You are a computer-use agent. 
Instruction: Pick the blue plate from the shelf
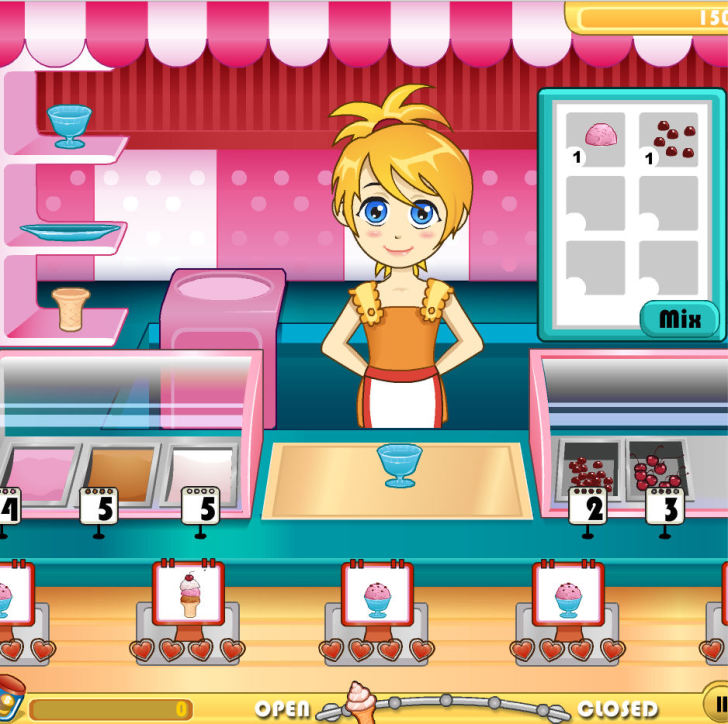click(70, 231)
